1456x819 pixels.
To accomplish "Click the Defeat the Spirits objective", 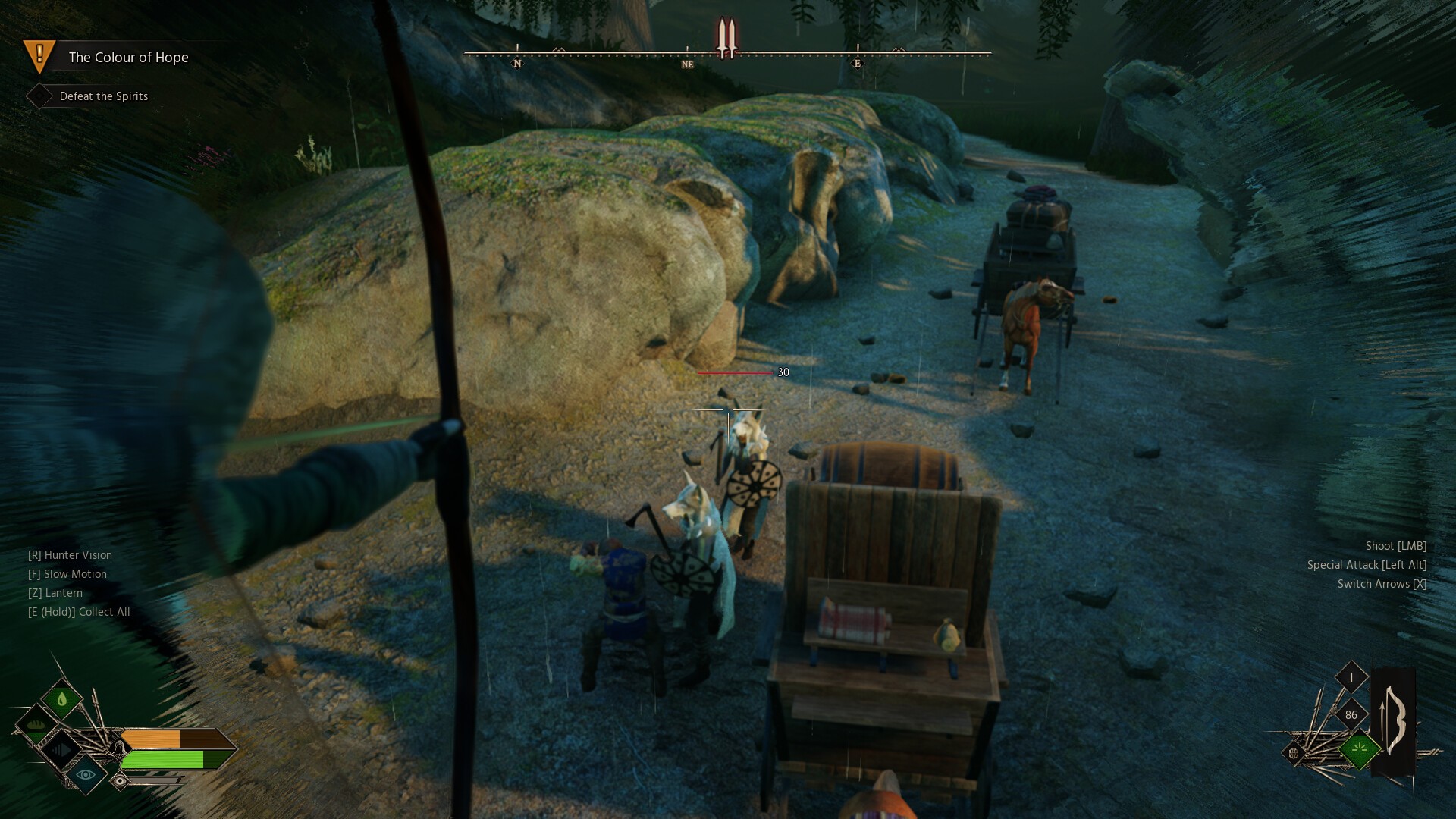I will (103, 96).
